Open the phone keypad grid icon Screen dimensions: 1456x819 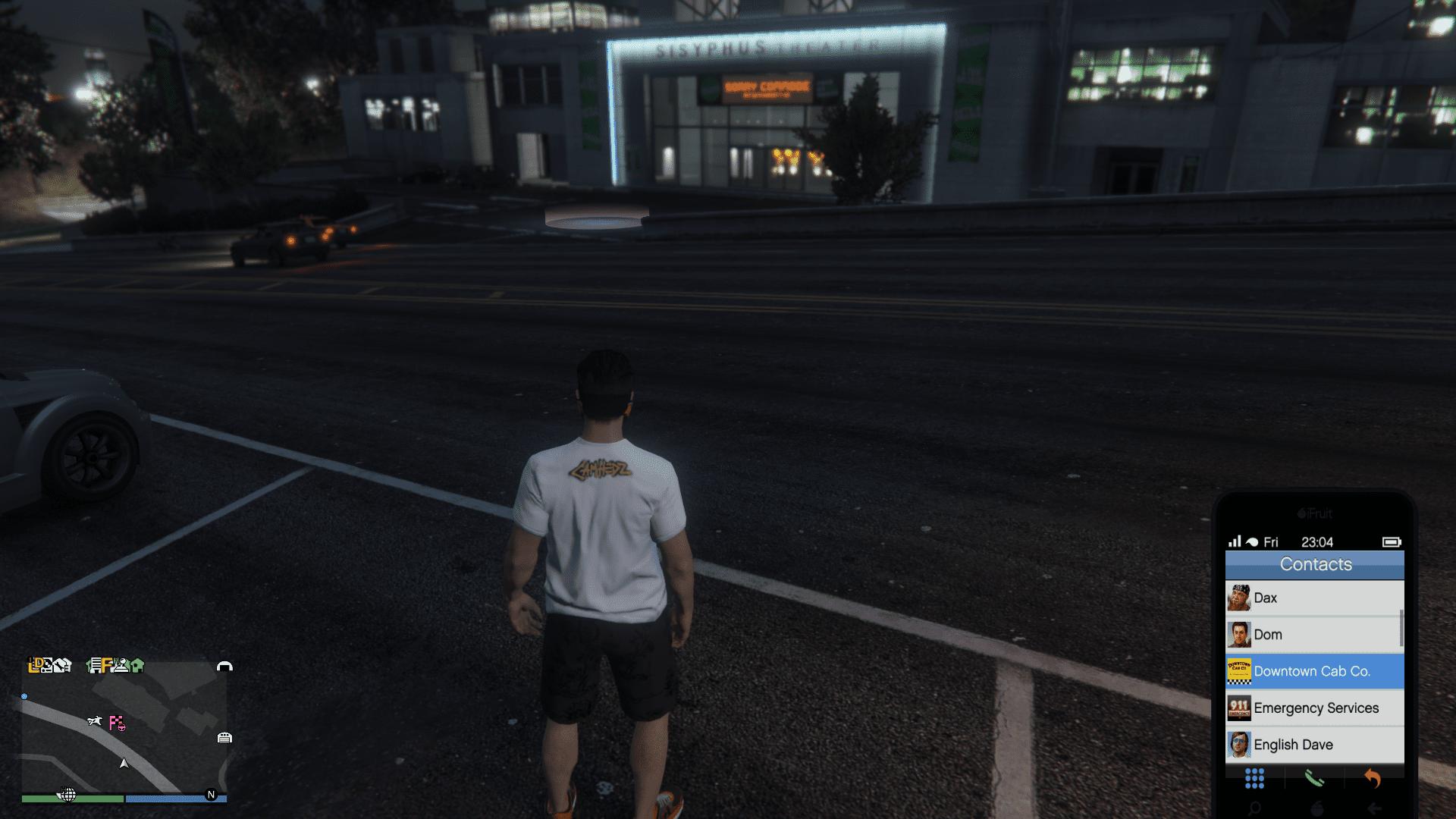click(1254, 778)
